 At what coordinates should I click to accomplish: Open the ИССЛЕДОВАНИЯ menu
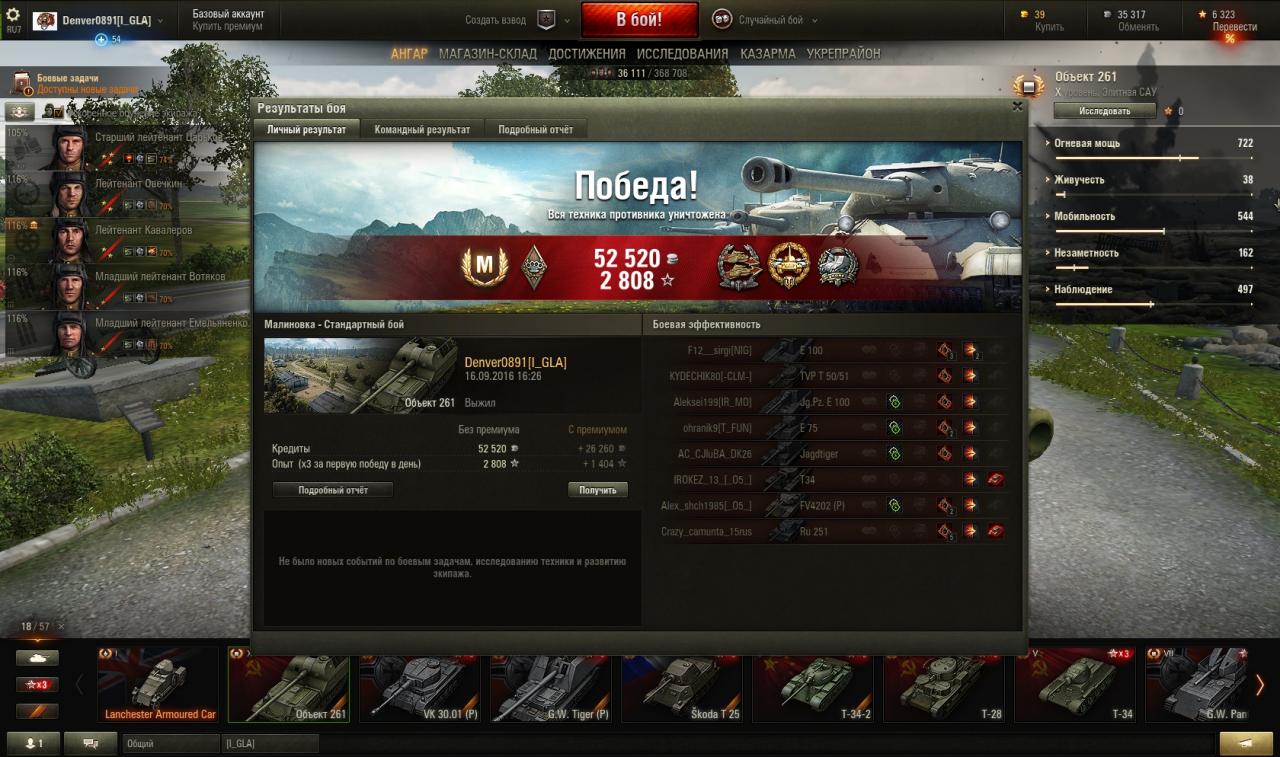pyautogui.click(x=682, y=54)
